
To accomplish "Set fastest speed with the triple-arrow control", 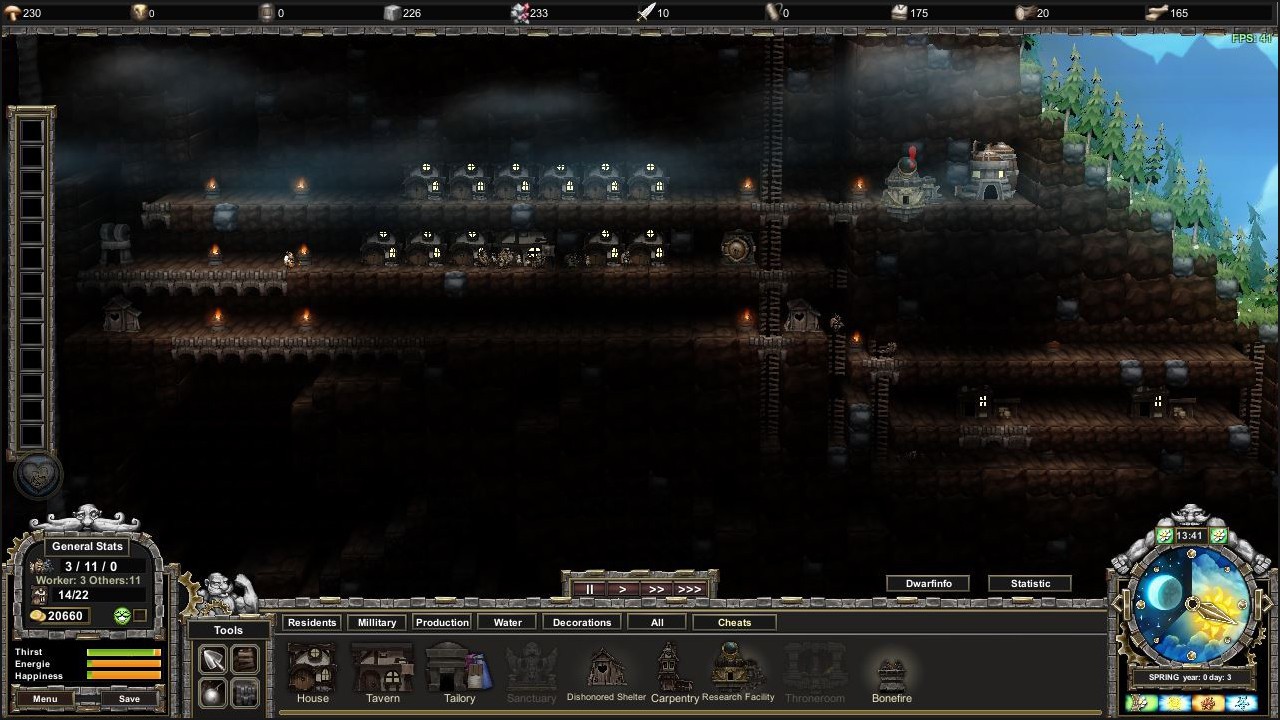I will click(x=689, y=589).
